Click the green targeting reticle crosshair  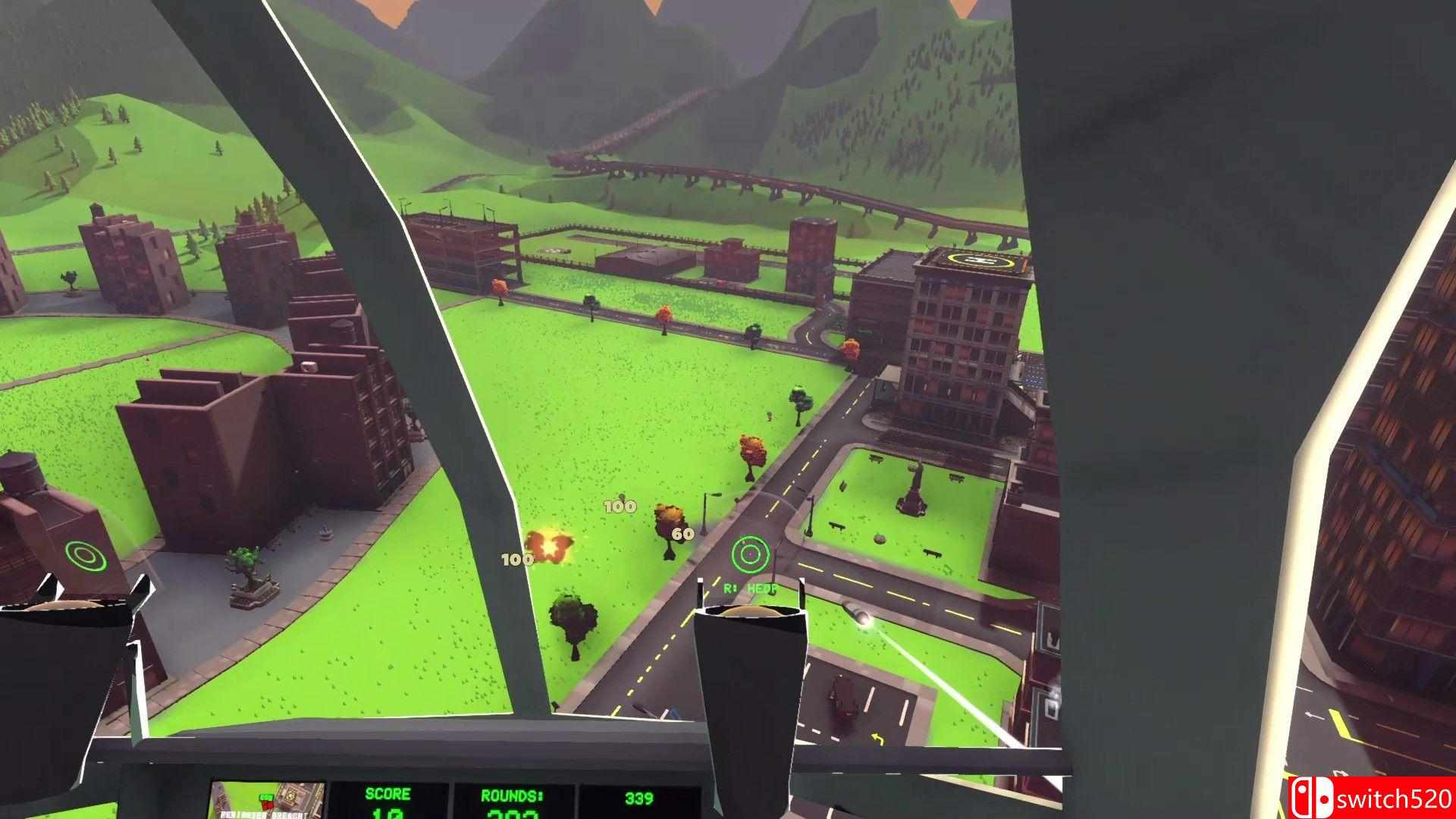click(x=749, y=553)
